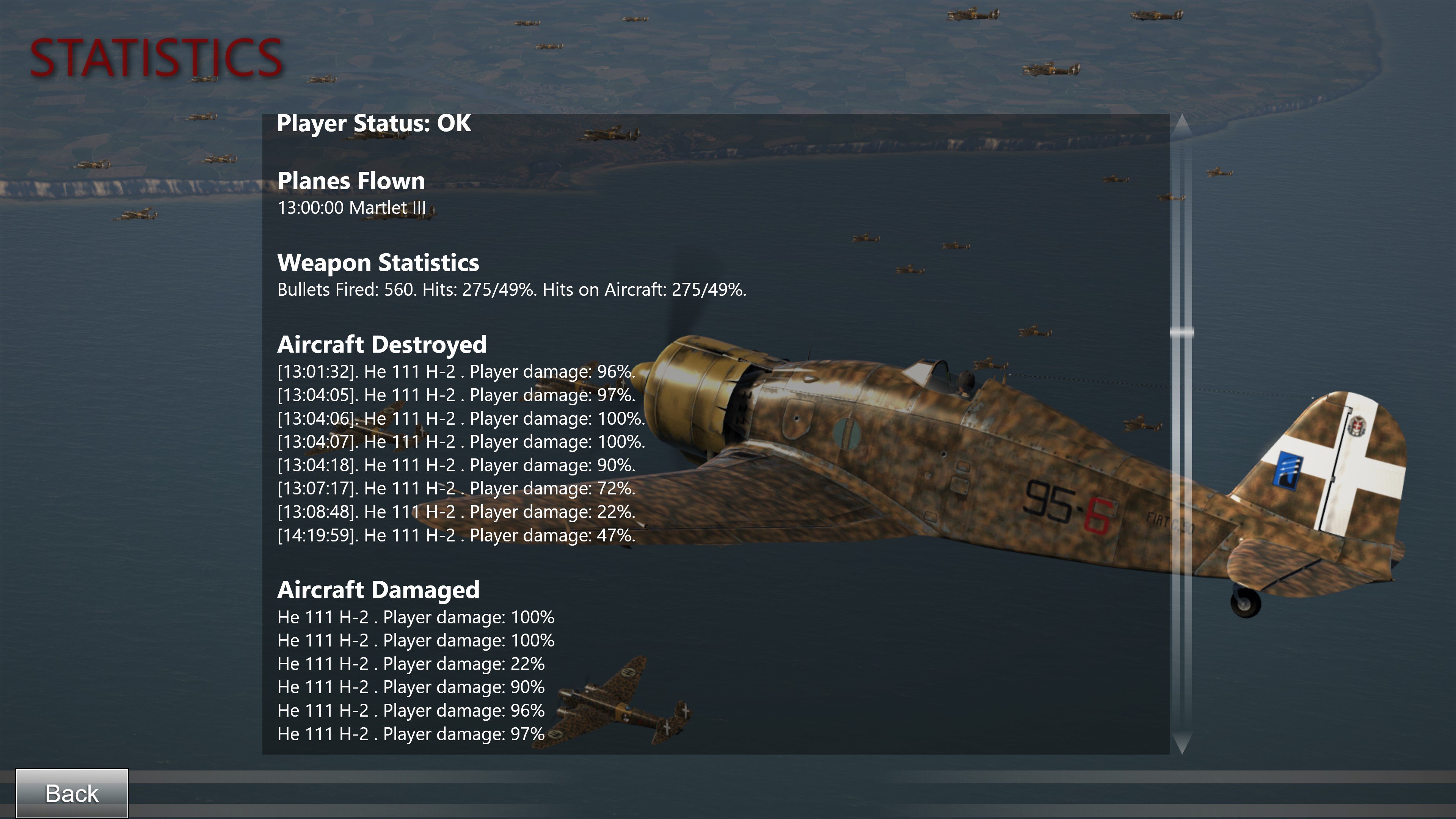The width and height of the screenshot is (1456, 819).
Task: Click the statistics scrollbar up arrow
Action: [x=1181, y=124]
